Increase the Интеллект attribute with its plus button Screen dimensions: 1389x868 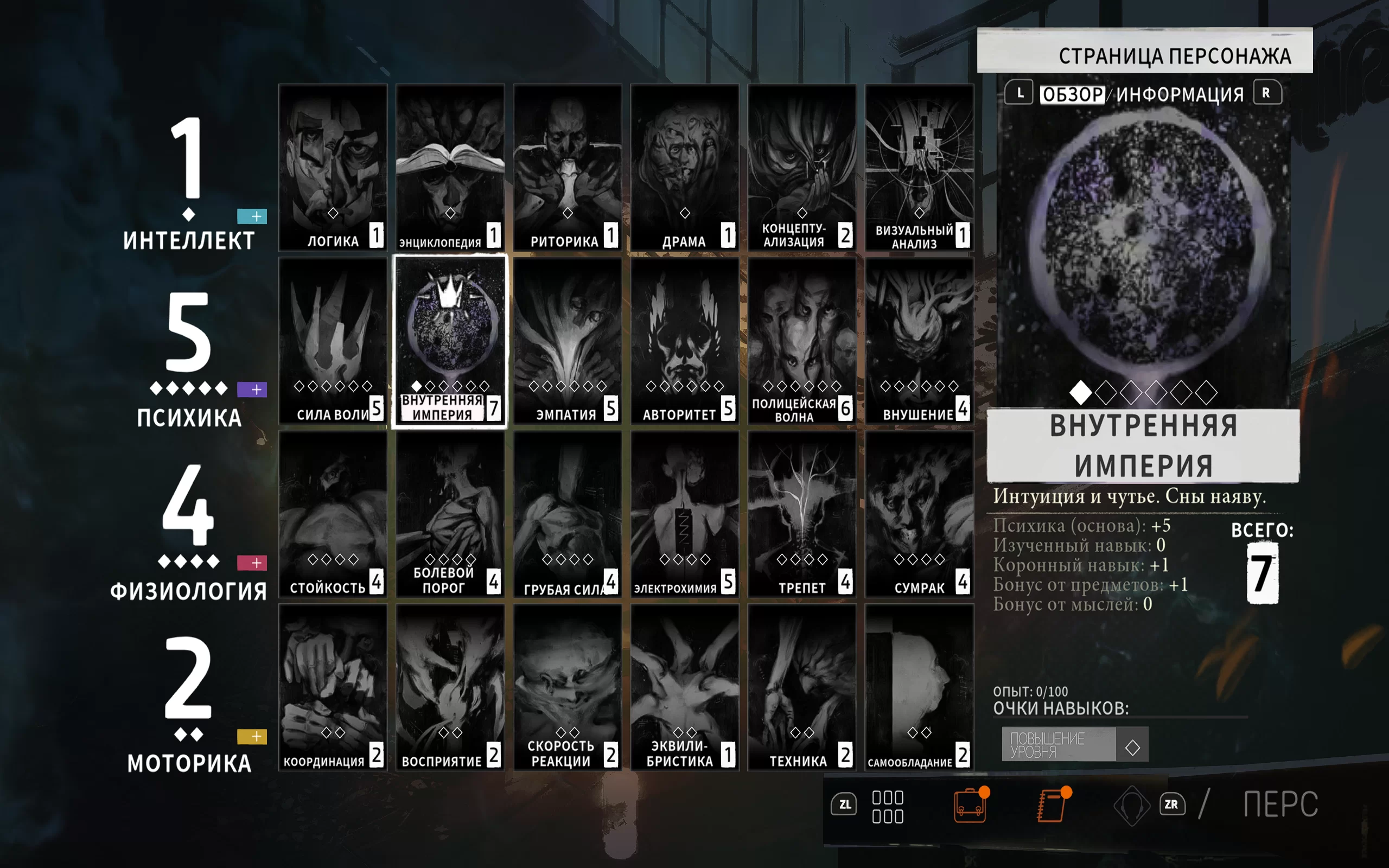coord(252,216)
